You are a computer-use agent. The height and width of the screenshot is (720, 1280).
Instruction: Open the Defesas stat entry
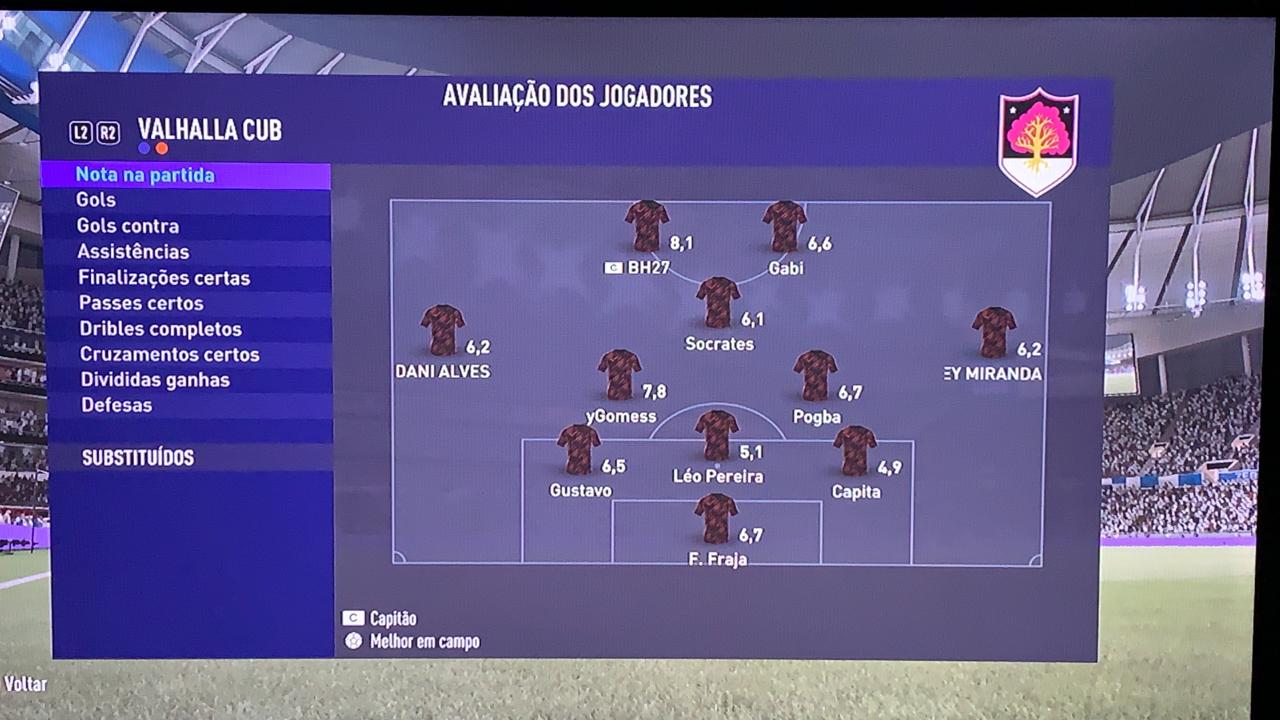[x=116, y=405]
